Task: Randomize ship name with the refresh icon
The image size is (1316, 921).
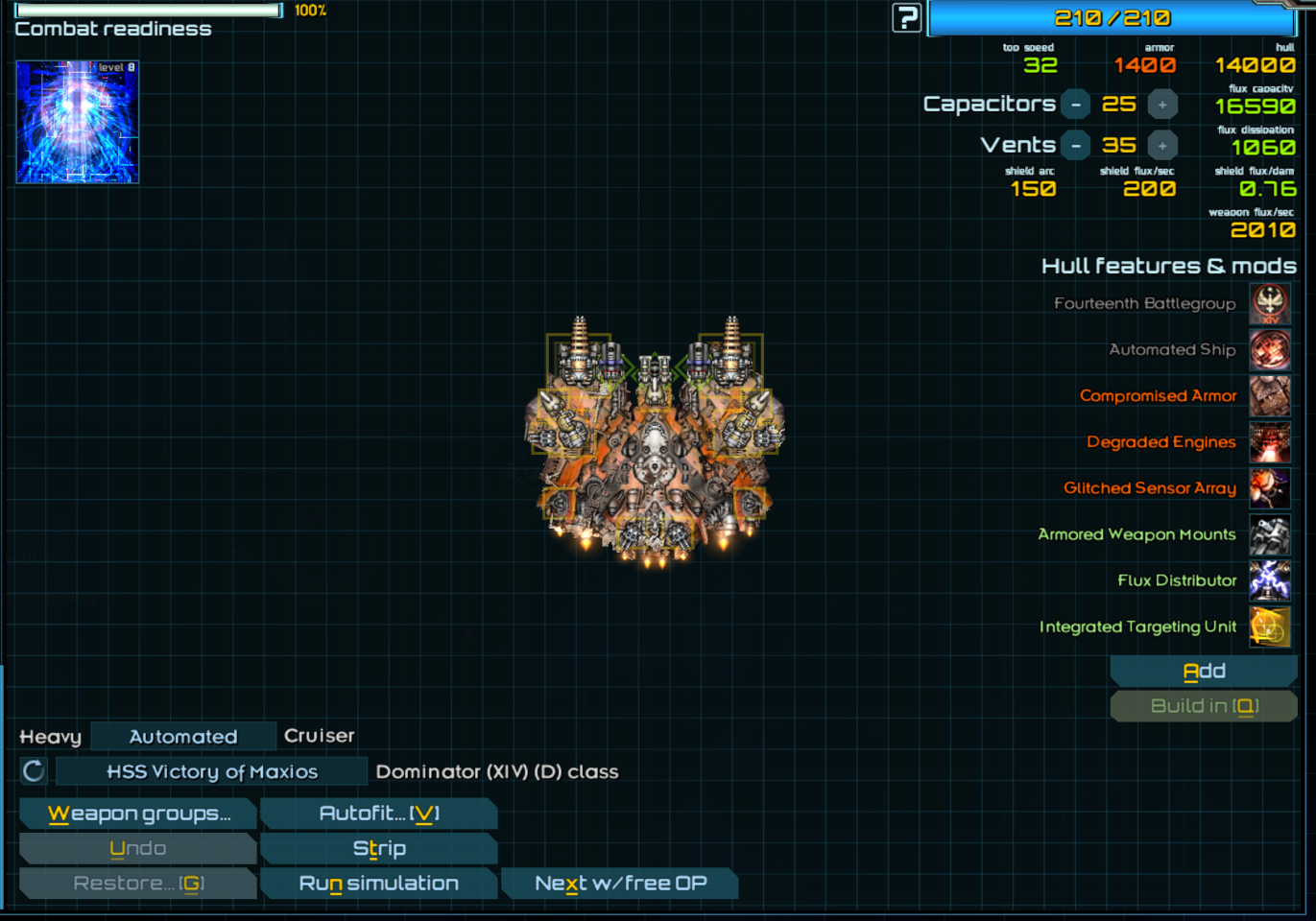Action: [34, 771]
